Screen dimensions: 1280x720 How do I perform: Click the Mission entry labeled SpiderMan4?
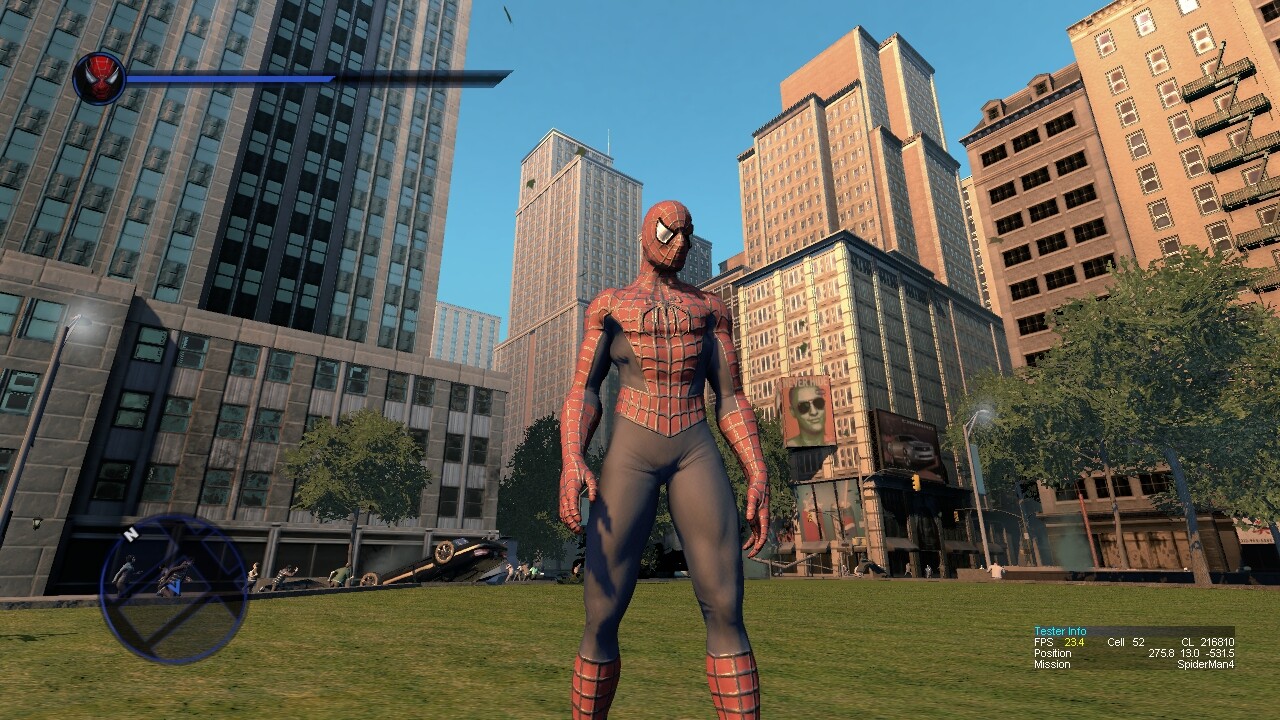point(1206,664)
